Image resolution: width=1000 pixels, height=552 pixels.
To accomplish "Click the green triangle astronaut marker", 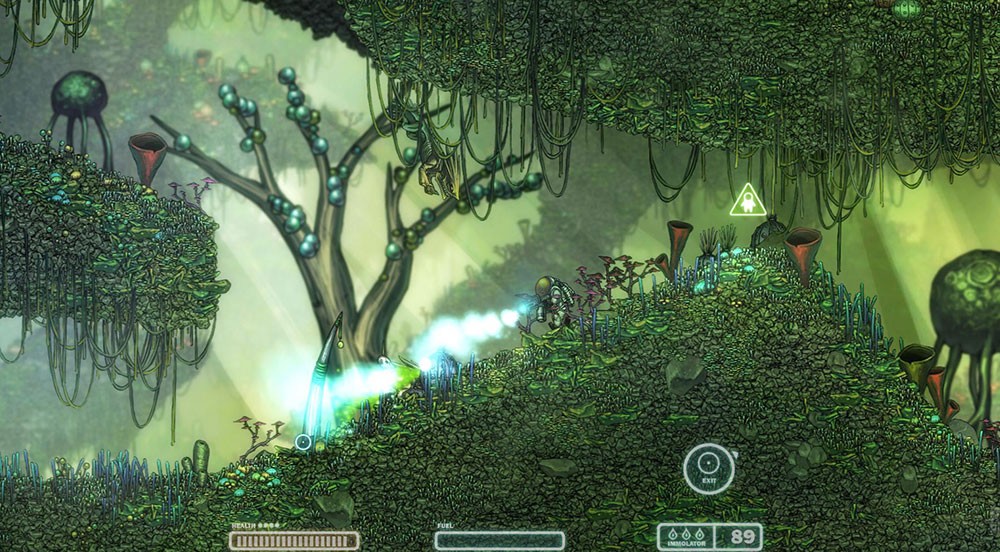I will [746, 203].
